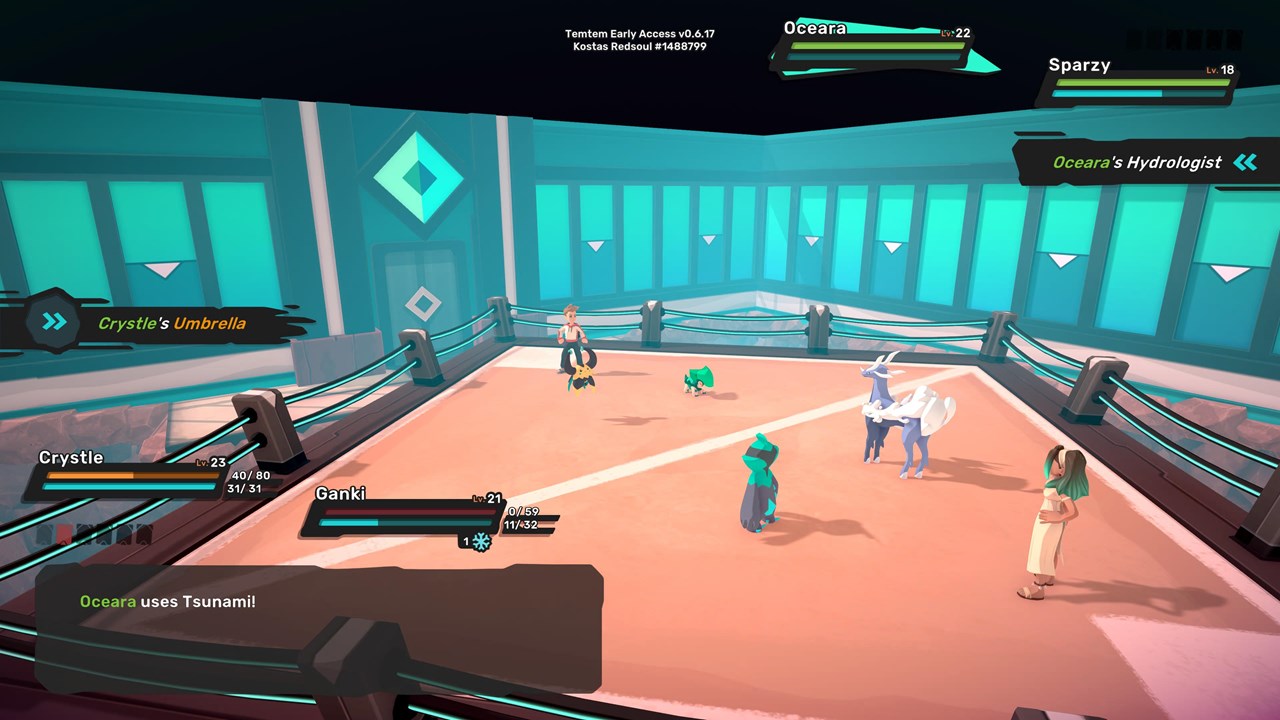Screen dimensions: 1280x720
Task: Advance the 'Oceara uses Tsunami!' message box
Action: (x=318, y=628)
